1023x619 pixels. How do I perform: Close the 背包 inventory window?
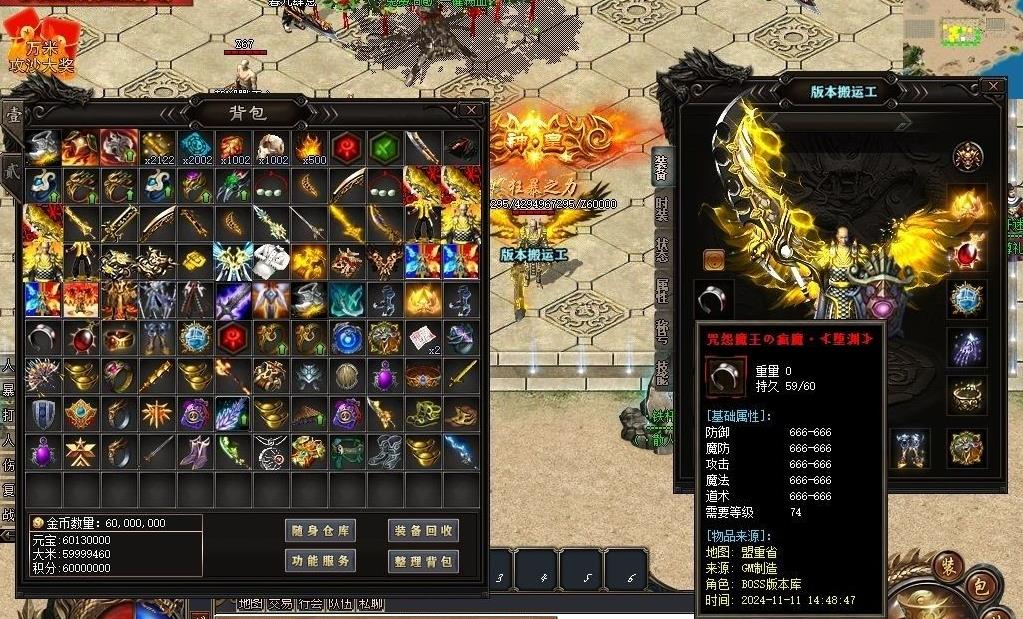[471, 109]
